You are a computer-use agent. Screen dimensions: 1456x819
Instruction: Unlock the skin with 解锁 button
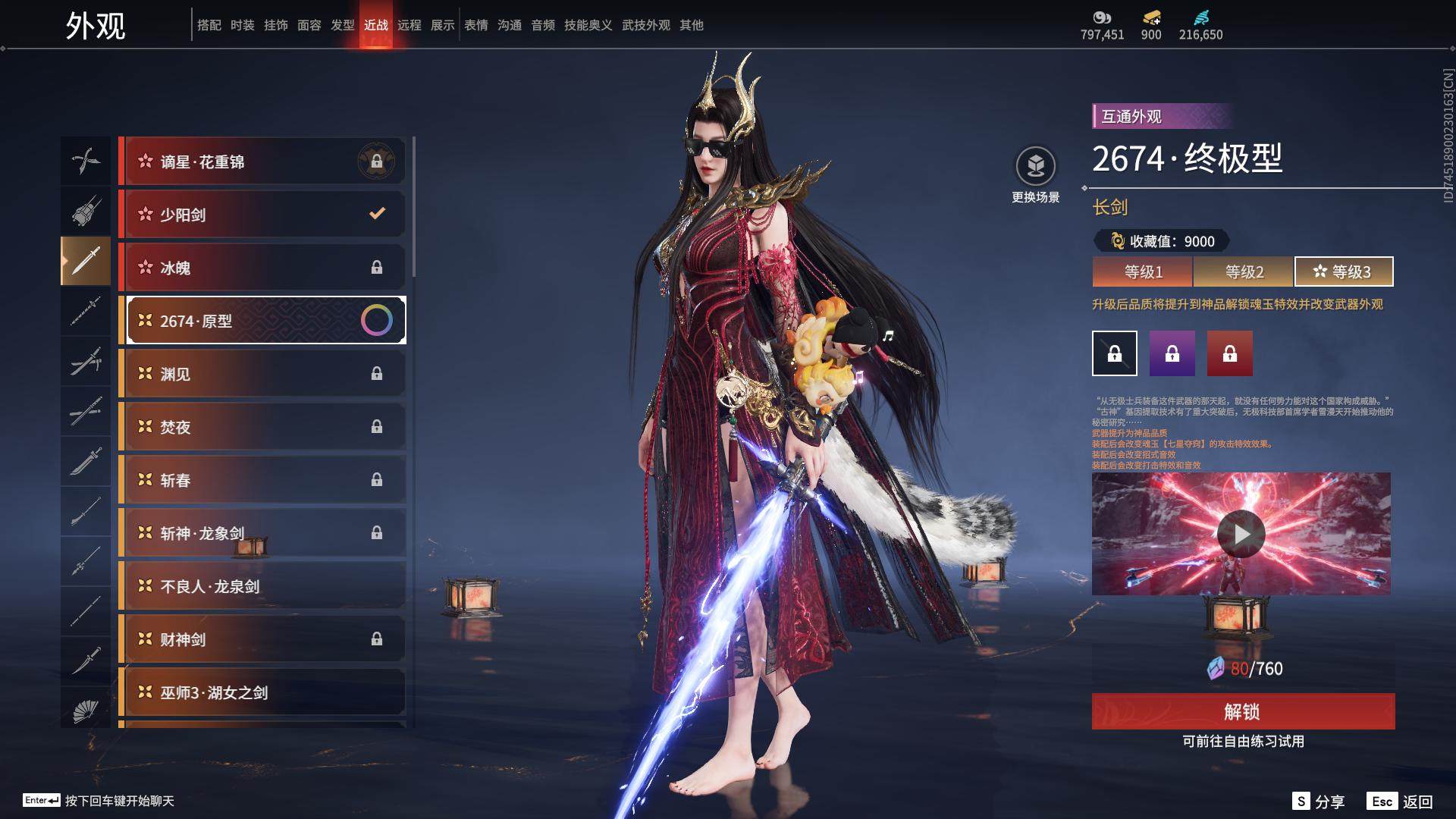point(1243,711)
